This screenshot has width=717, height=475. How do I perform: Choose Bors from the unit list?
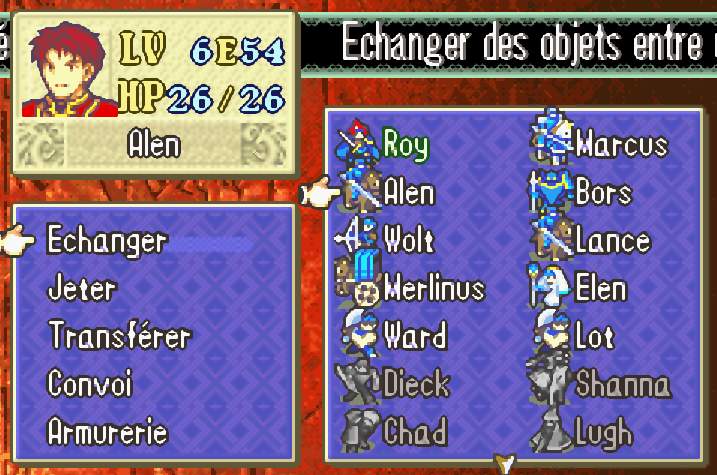click(603, 192)
